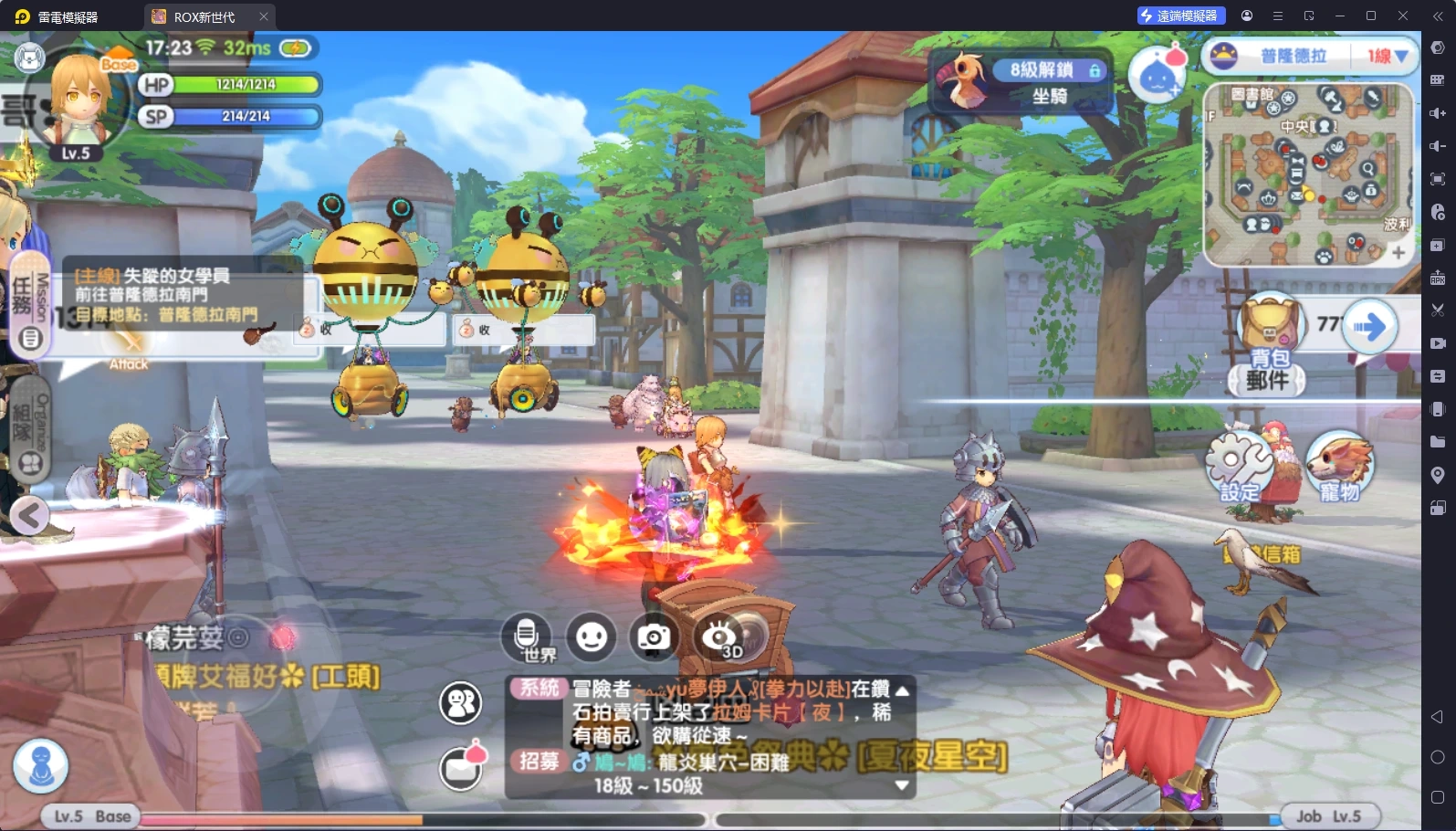Open the blue poring mascot icon
The height and width of the screenshot is (831, 1456).
point(1157,75)
